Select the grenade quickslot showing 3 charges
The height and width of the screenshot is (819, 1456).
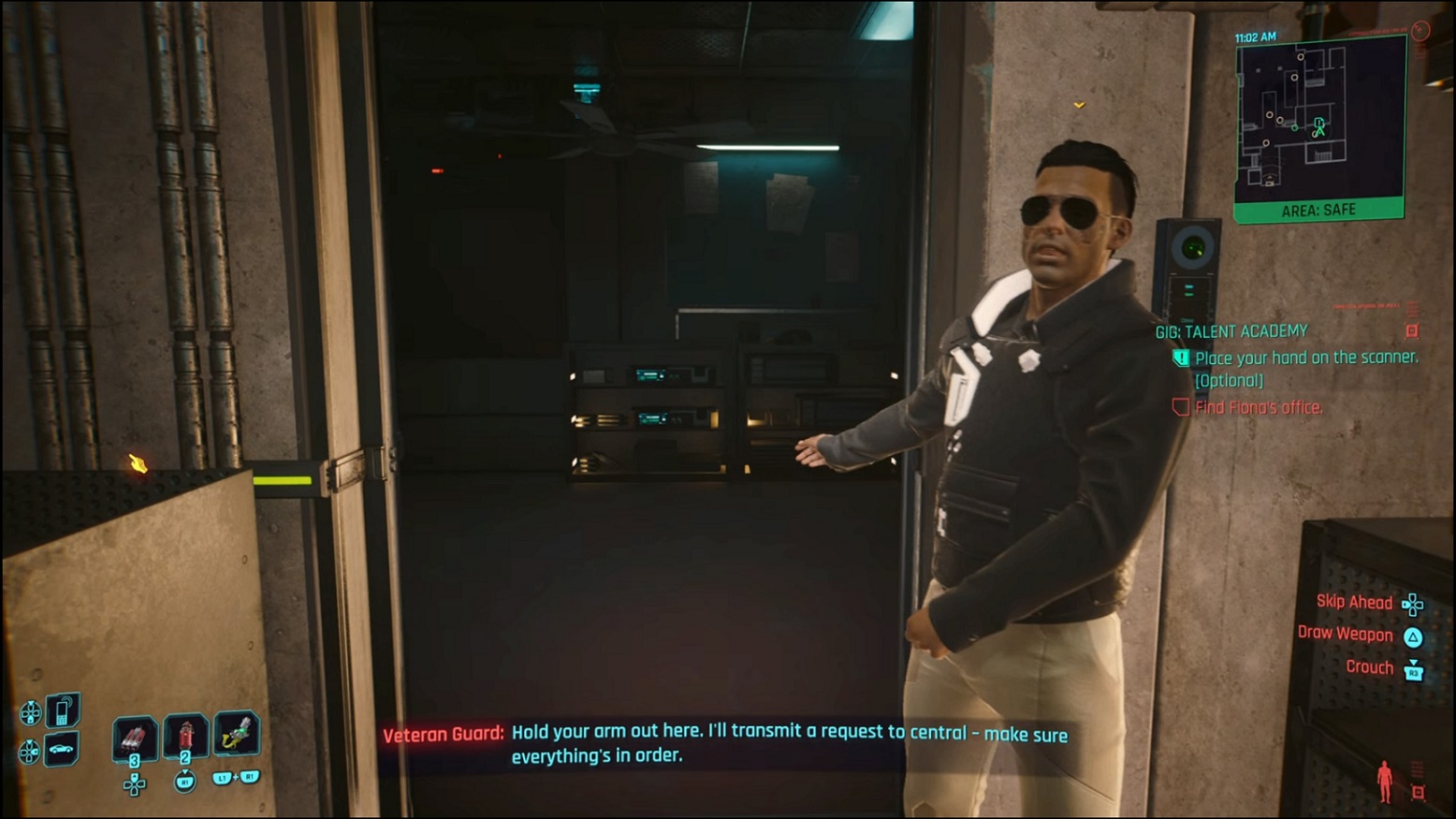pos(135,738)
